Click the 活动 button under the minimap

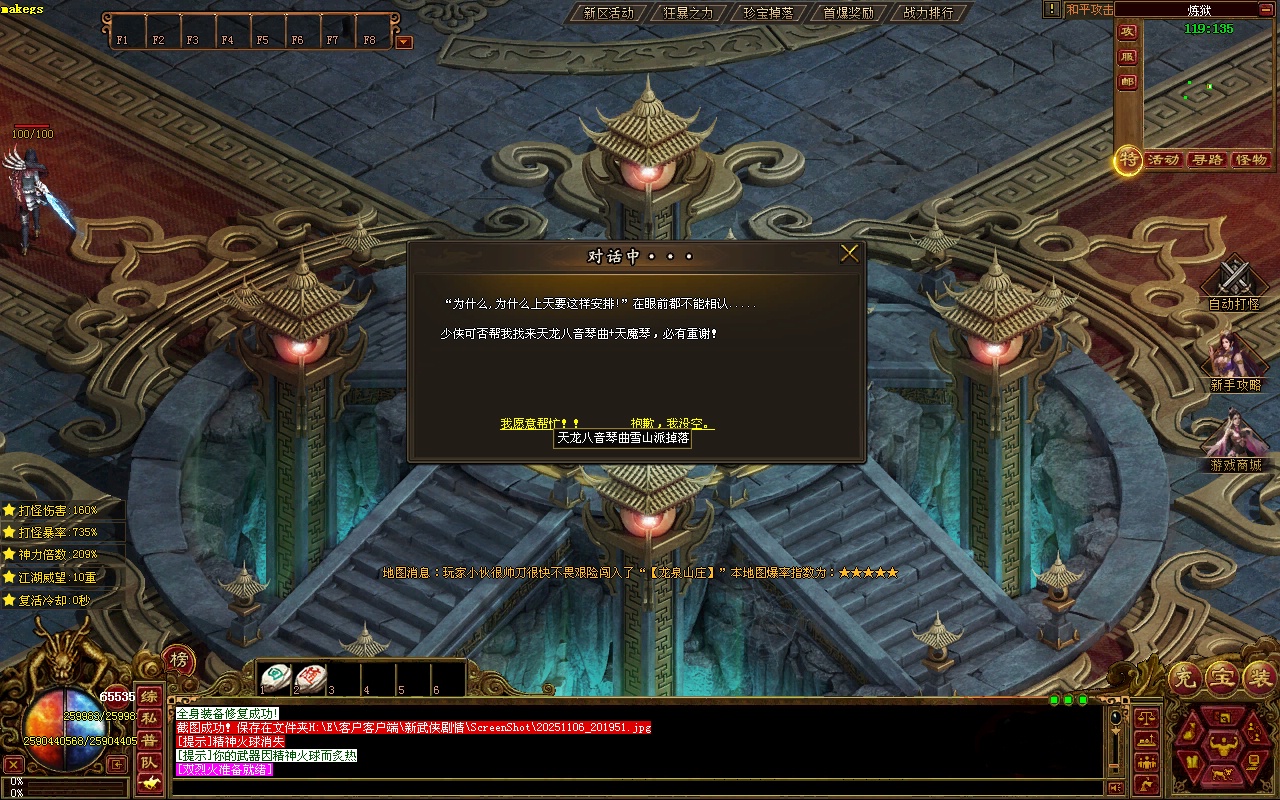(x=1164, y=160)
